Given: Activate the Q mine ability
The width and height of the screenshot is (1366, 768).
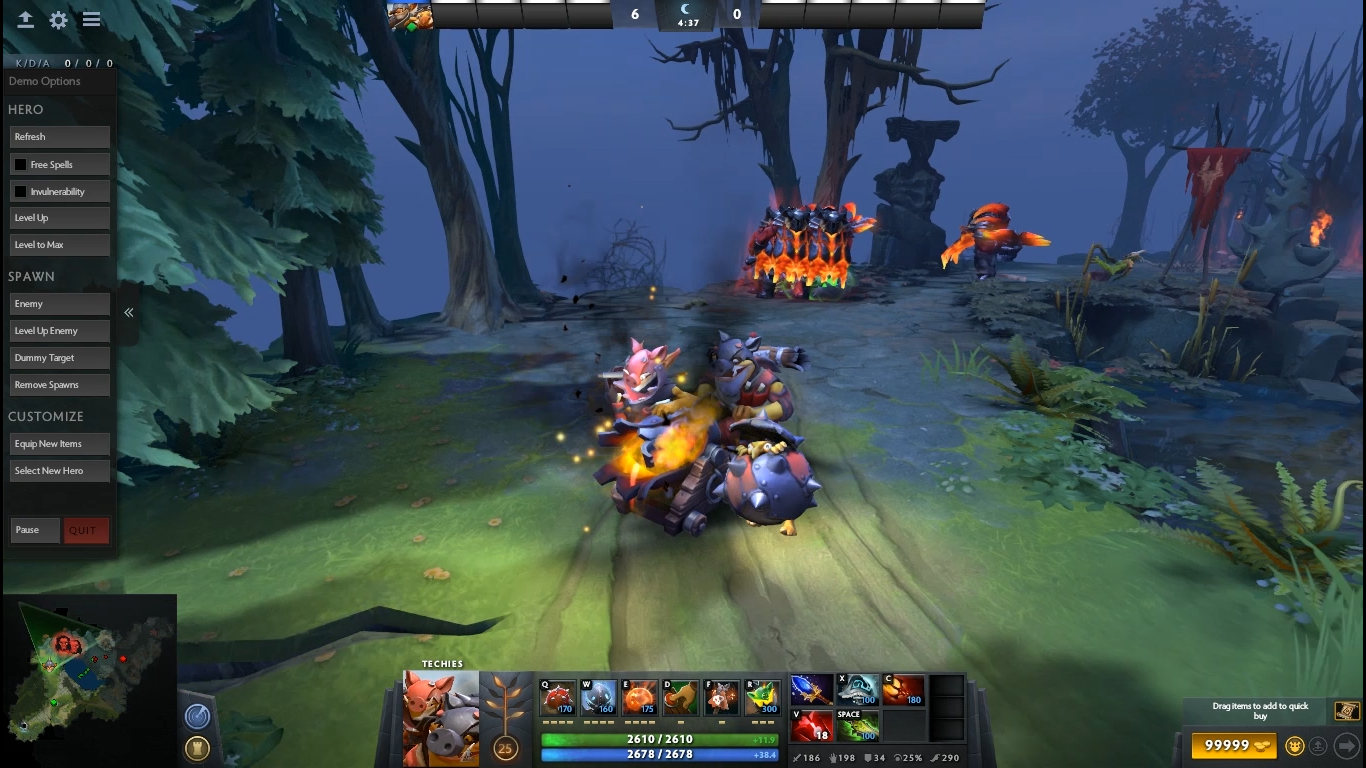Looking at the screenshot, I should tap(558, 697).
